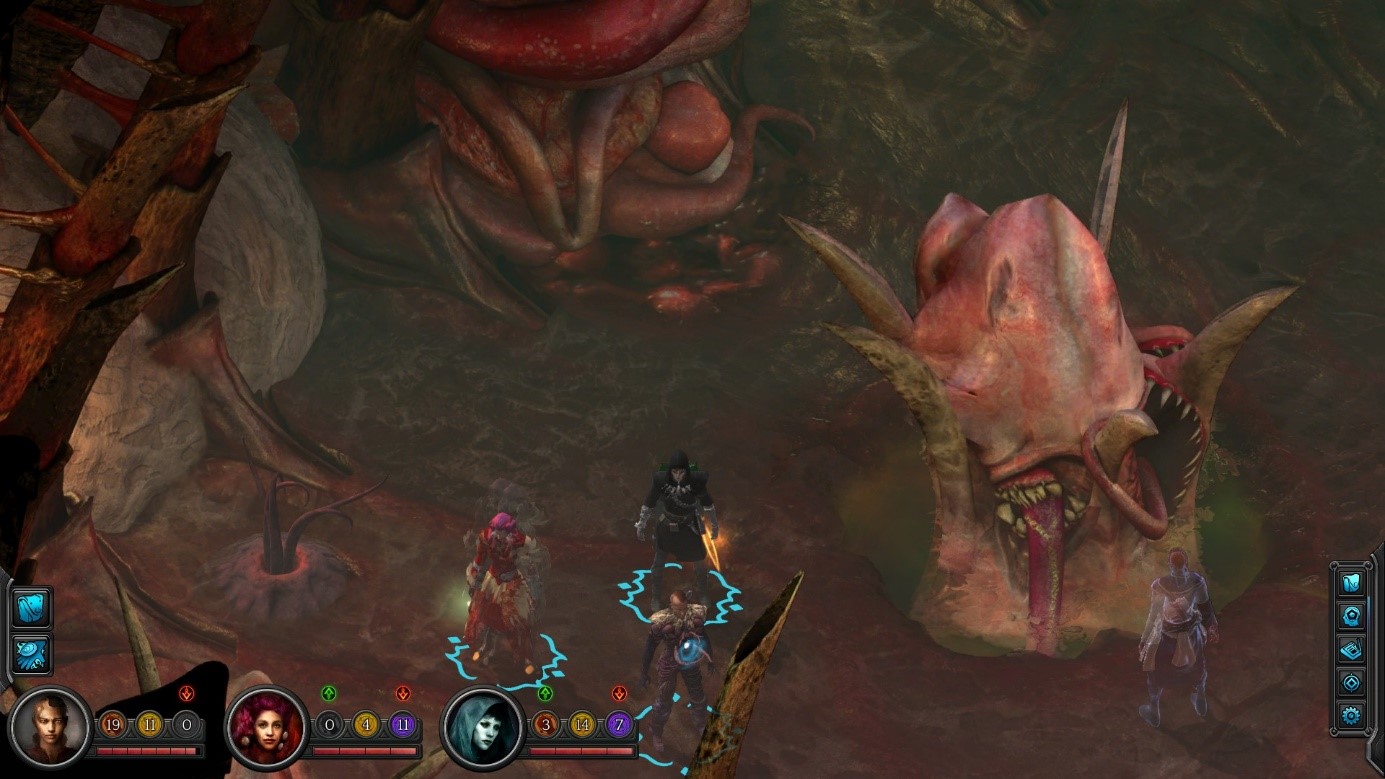This screenshot has width=1385, height=779.
Task: Open settings with the gear icon
Action: pos(1351,715)
